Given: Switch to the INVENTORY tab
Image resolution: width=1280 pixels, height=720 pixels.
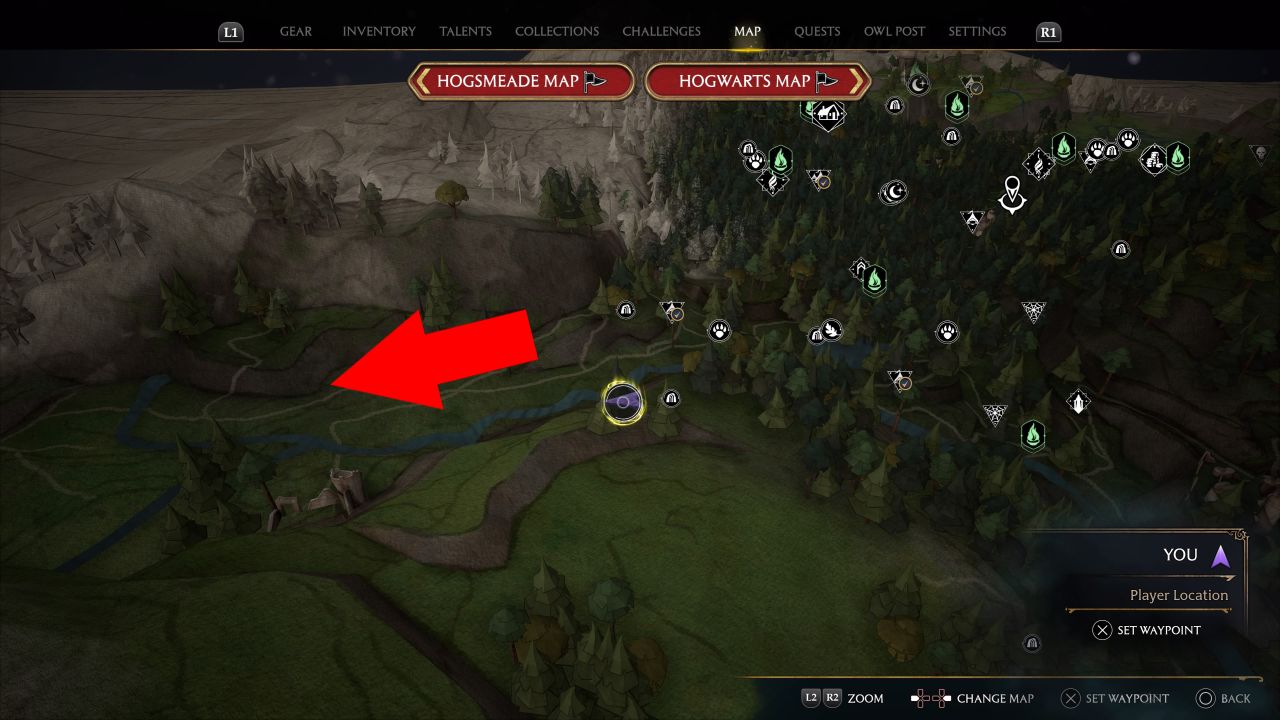Looking at the screenshot, I should pyautogui.click(x=379, y=31).
